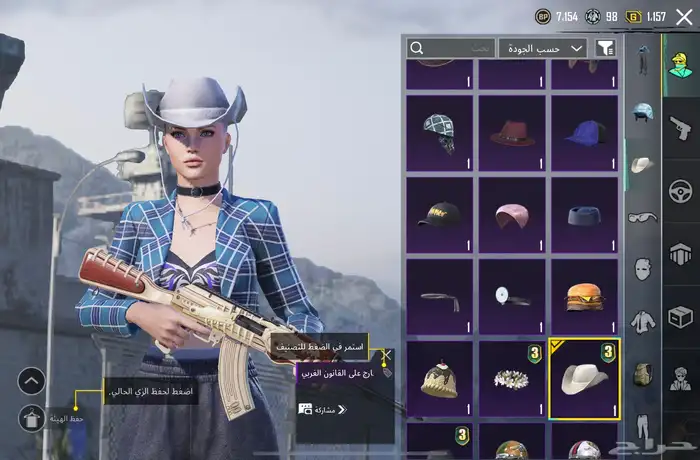Choose the ice cream cake hat
The image size is (700, 460).
pyautogui.click(x=440, y=379)
